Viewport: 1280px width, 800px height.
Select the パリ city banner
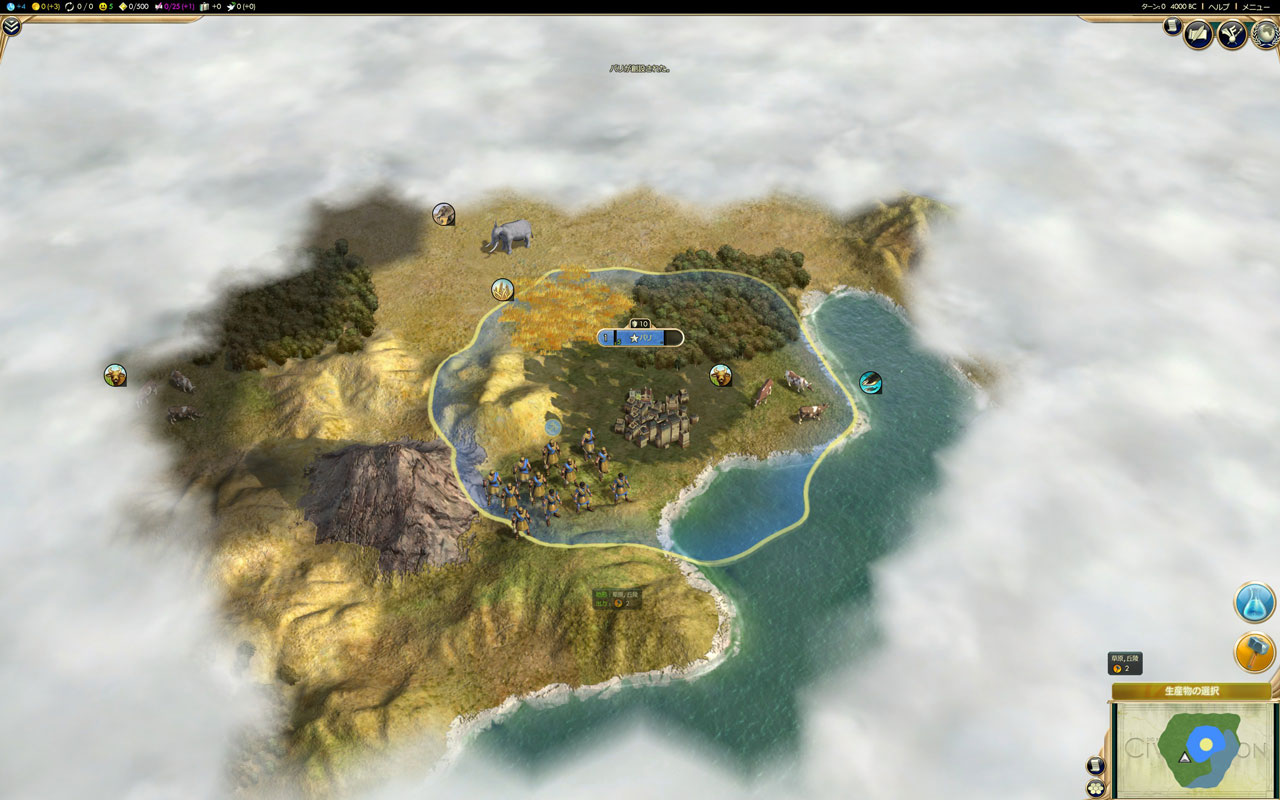pos(640,338)
